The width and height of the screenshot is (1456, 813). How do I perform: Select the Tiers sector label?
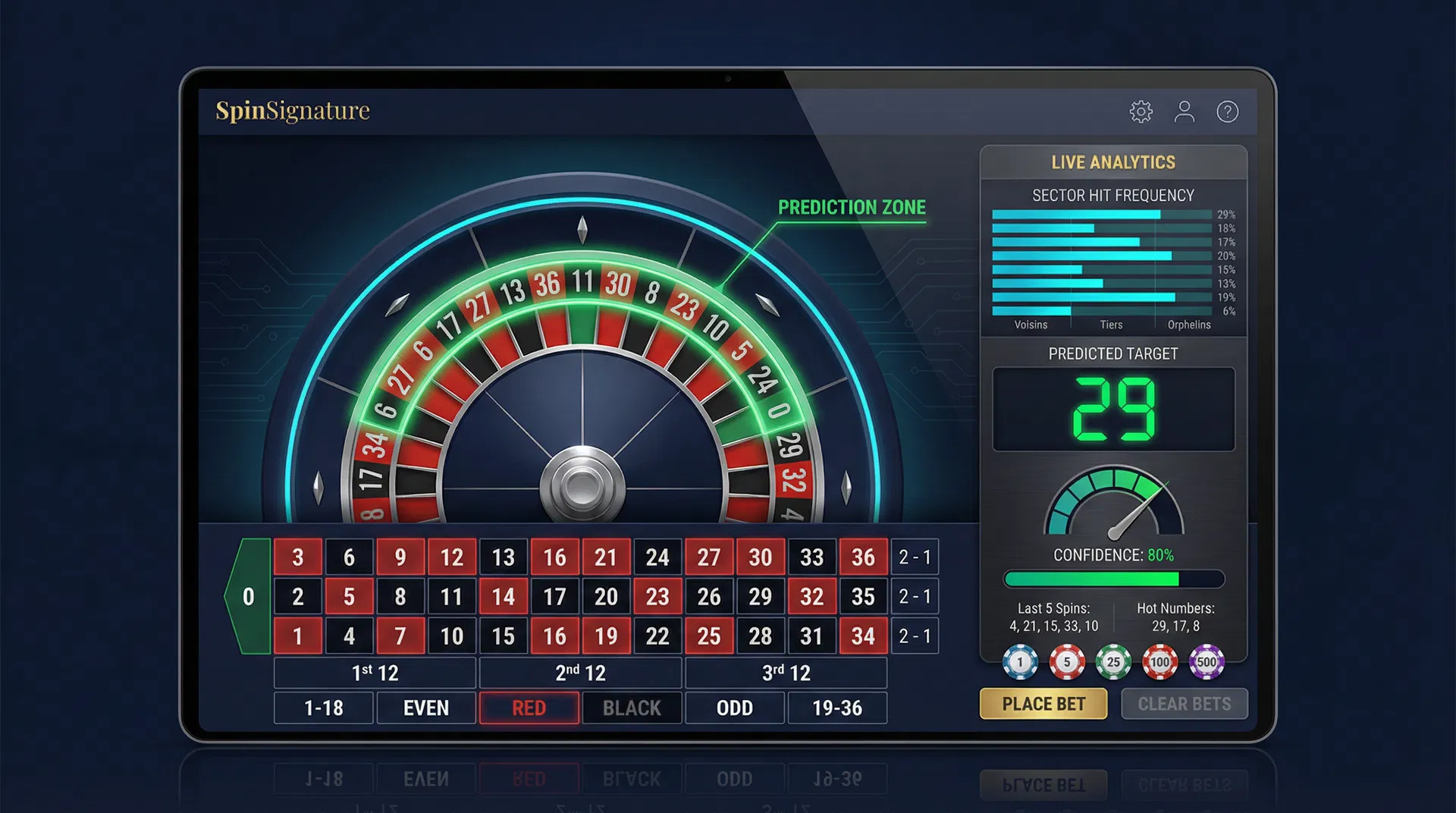click(1110, 325)
